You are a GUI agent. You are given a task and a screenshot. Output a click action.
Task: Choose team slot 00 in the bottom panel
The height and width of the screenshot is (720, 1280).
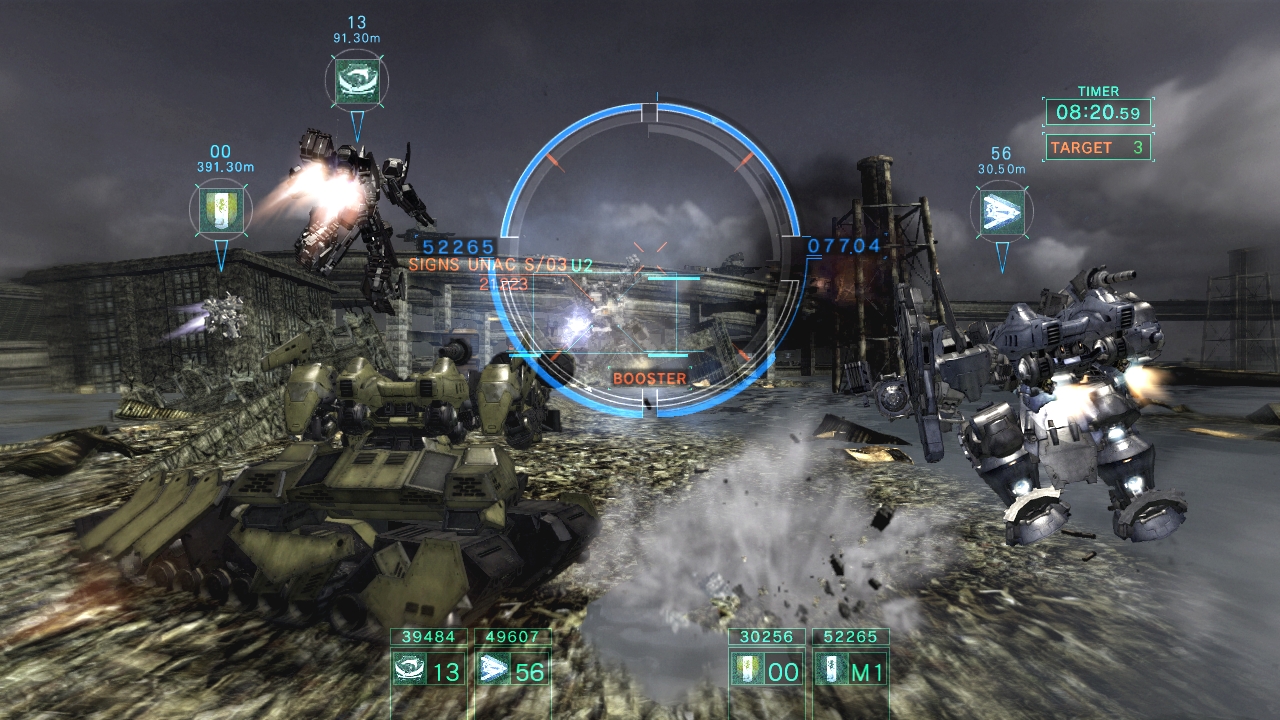coord(768,669)
